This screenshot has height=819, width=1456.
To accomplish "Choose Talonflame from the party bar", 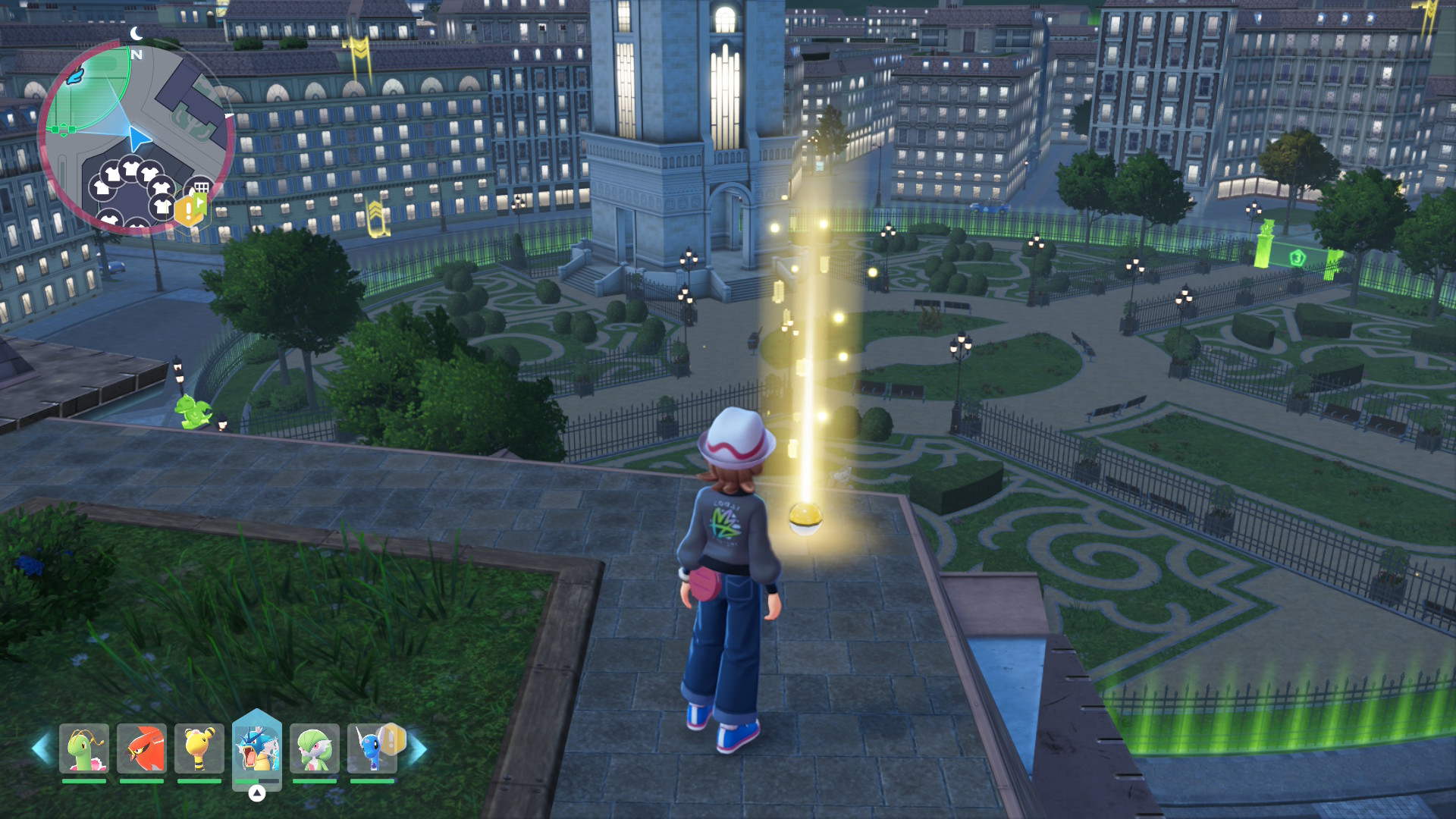I will (x=142, y=748).
